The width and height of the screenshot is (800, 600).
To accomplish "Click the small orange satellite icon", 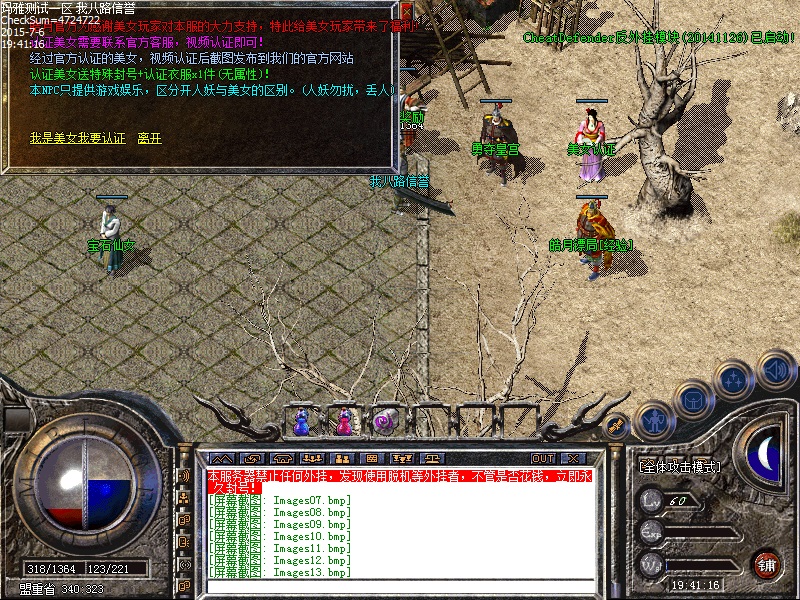I will 617,424.
